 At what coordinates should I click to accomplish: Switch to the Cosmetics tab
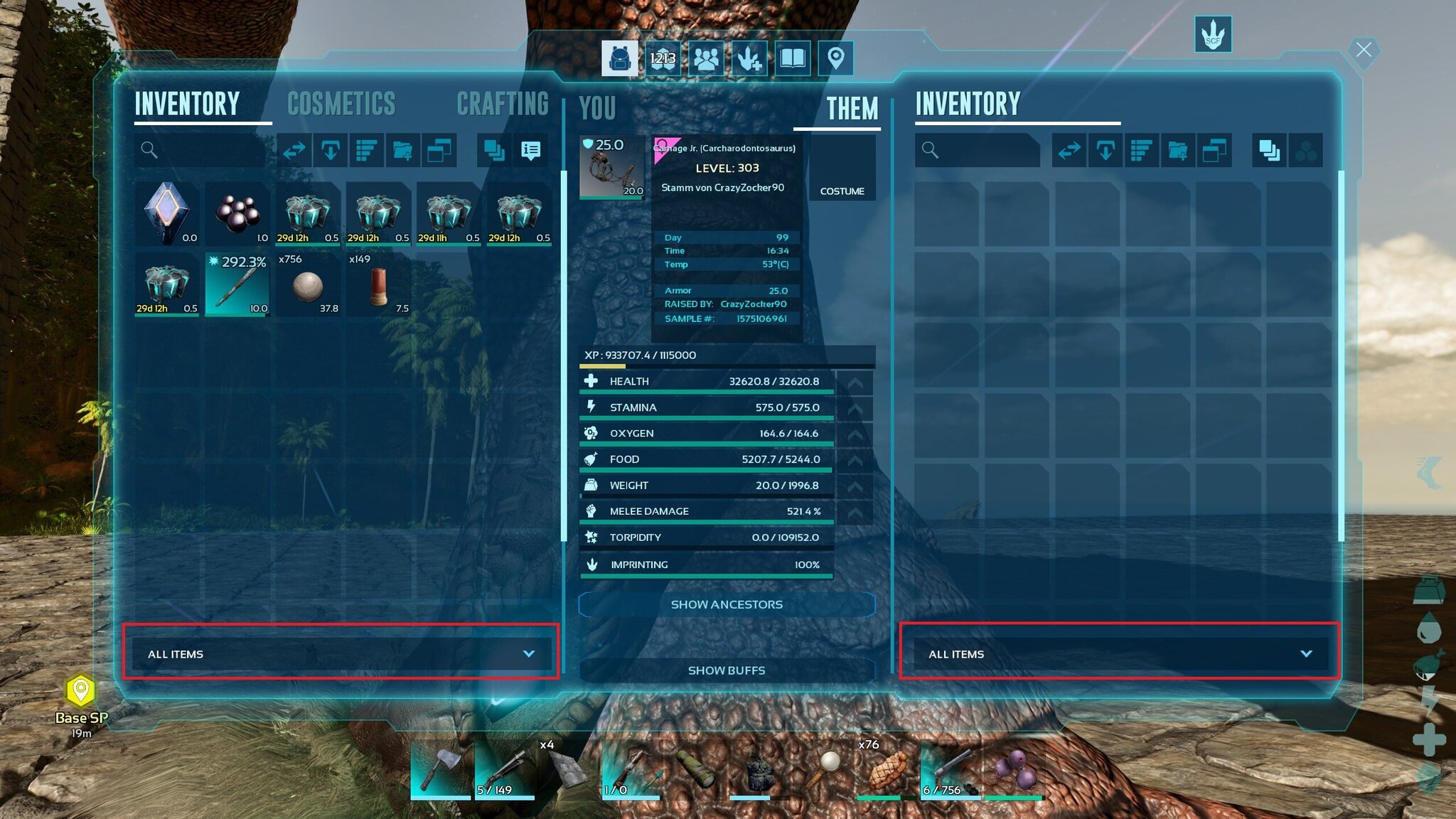[341, 105]
